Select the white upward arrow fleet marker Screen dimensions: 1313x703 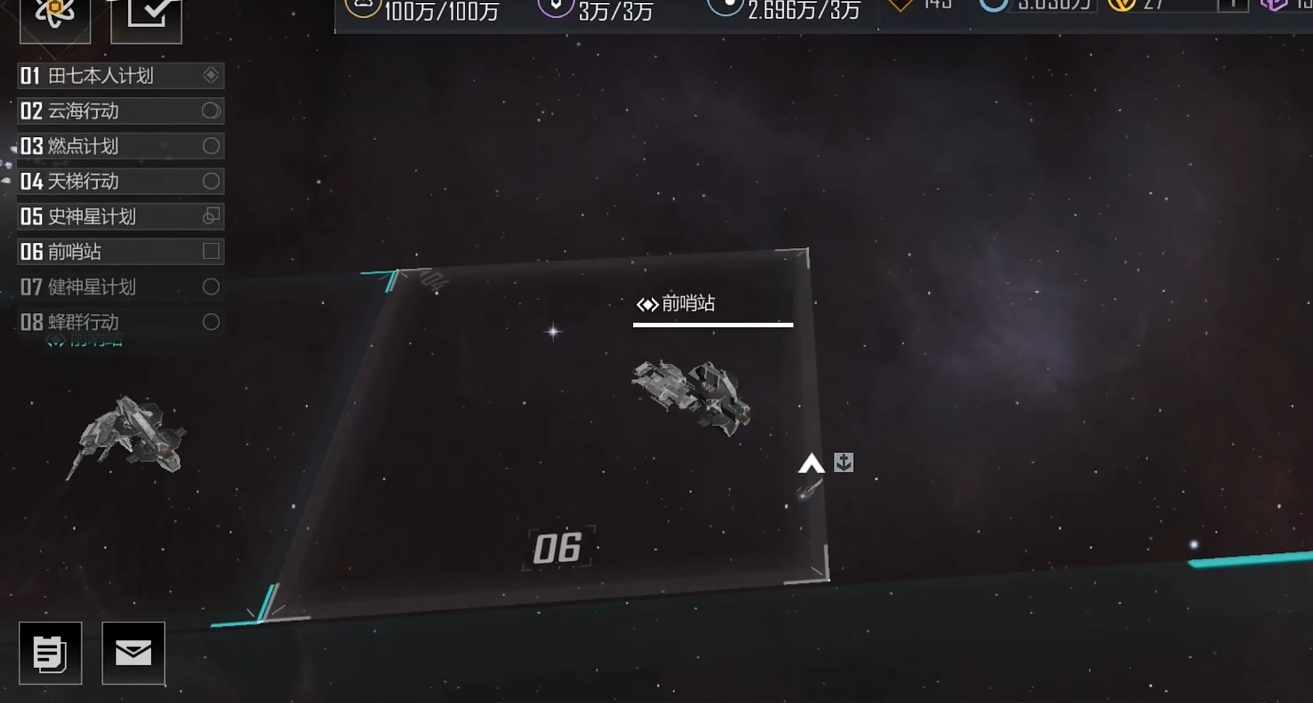pyautogui.click(x=811, y=463)
